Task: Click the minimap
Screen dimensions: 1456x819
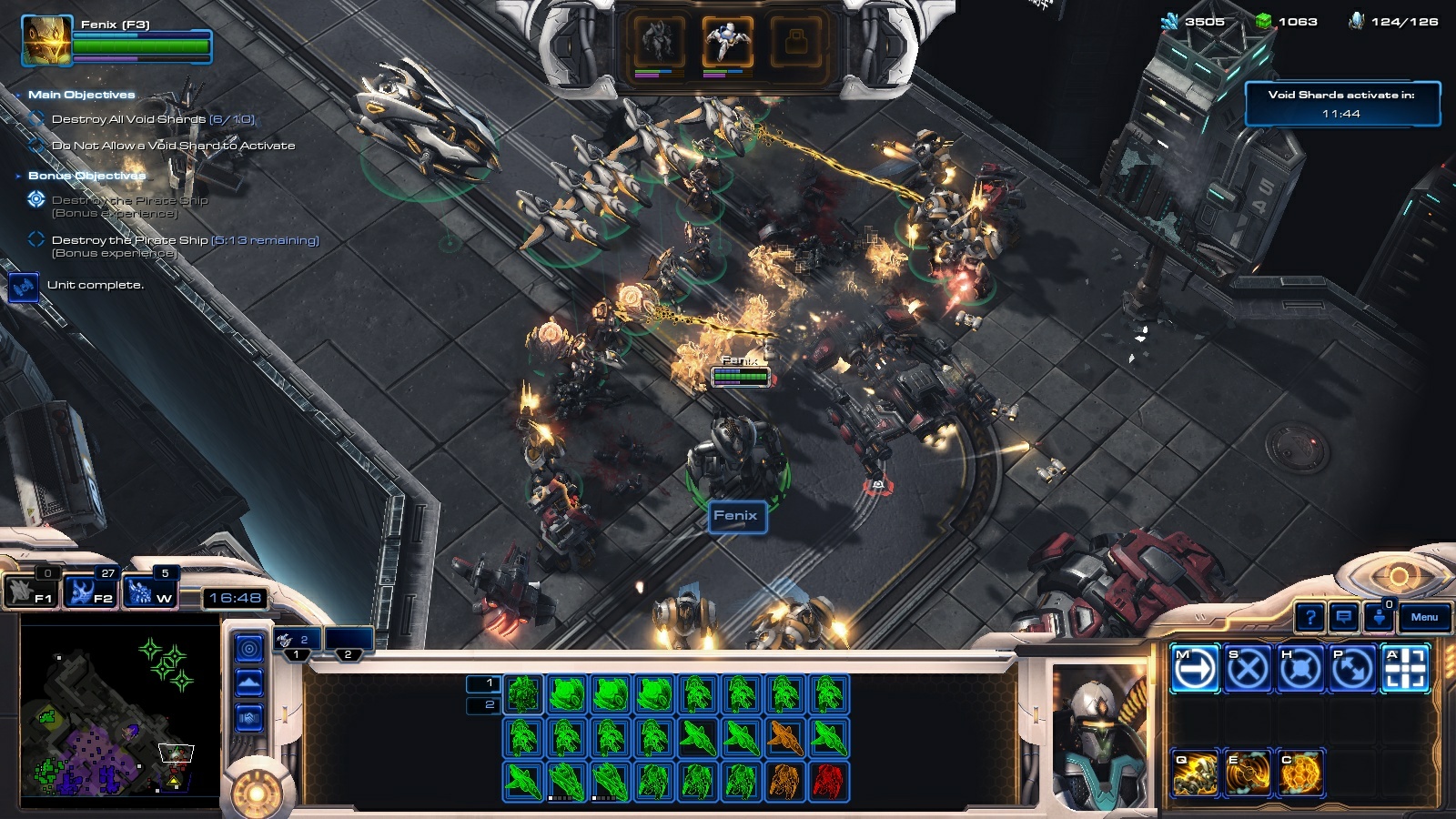Action: pyautogui.click(x=119, y=714)
